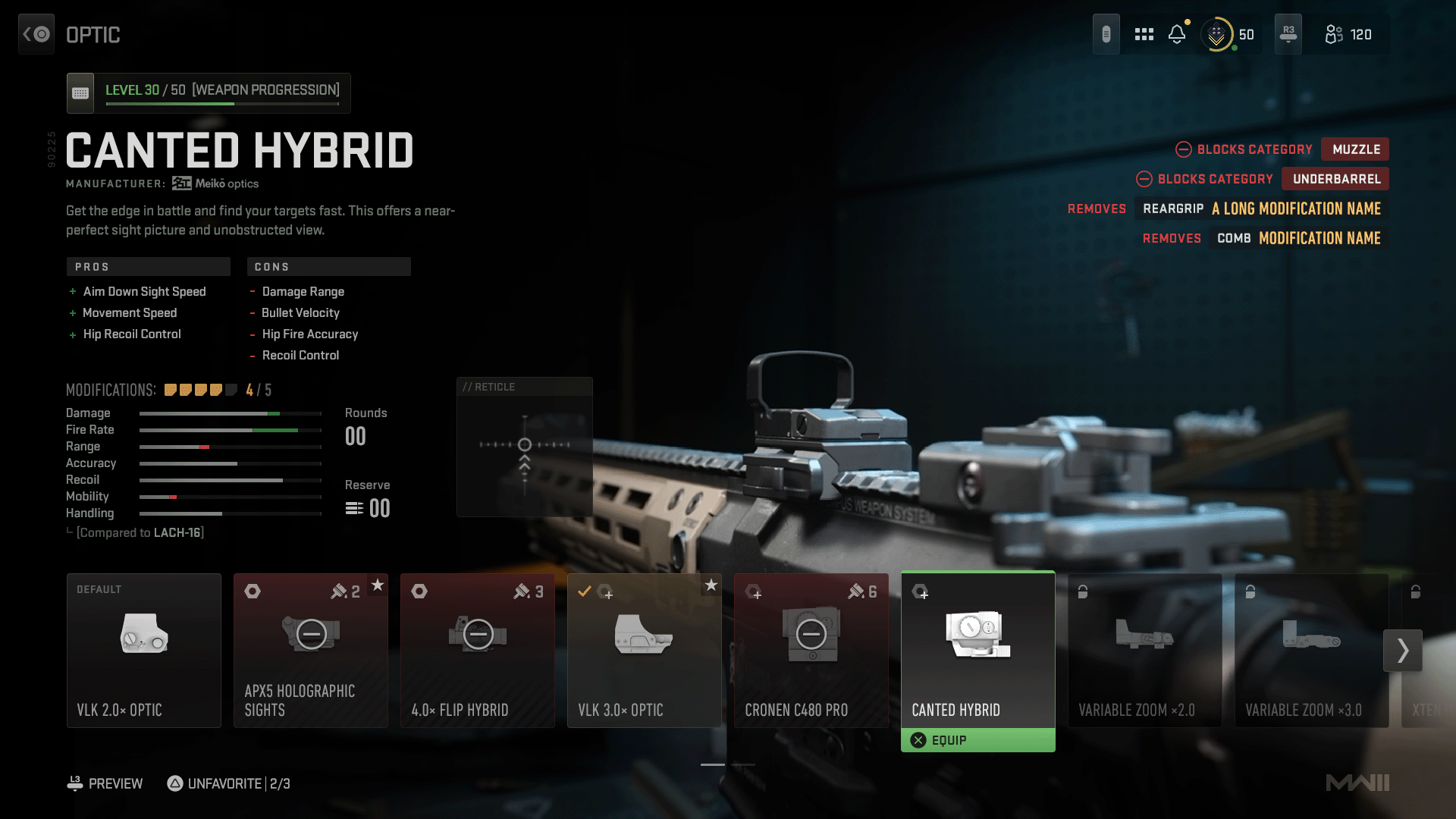Select the 4.0x Flip Hybrid optic
Screen dimensions: 1456x819
[478, 650]
